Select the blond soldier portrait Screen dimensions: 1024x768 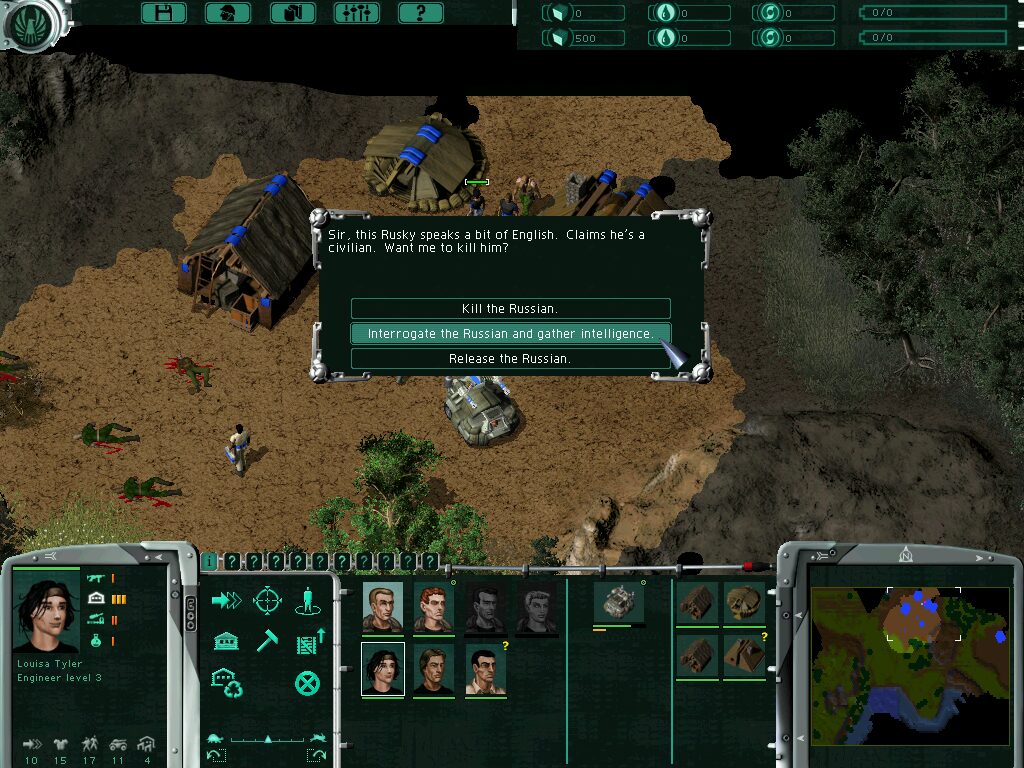point(383,608)
